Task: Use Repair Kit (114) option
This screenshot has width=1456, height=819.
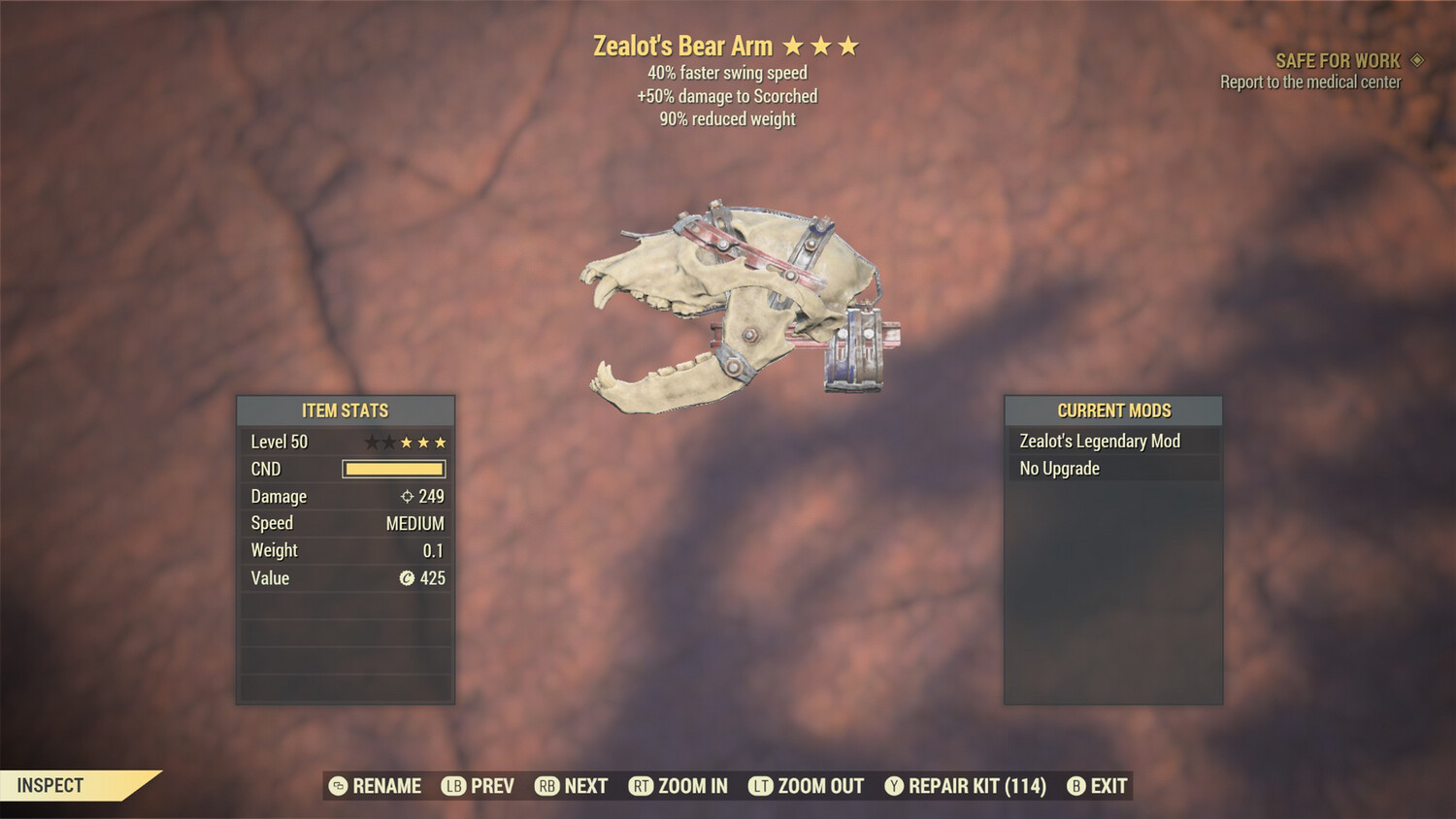Action: [x=966, y=786]
